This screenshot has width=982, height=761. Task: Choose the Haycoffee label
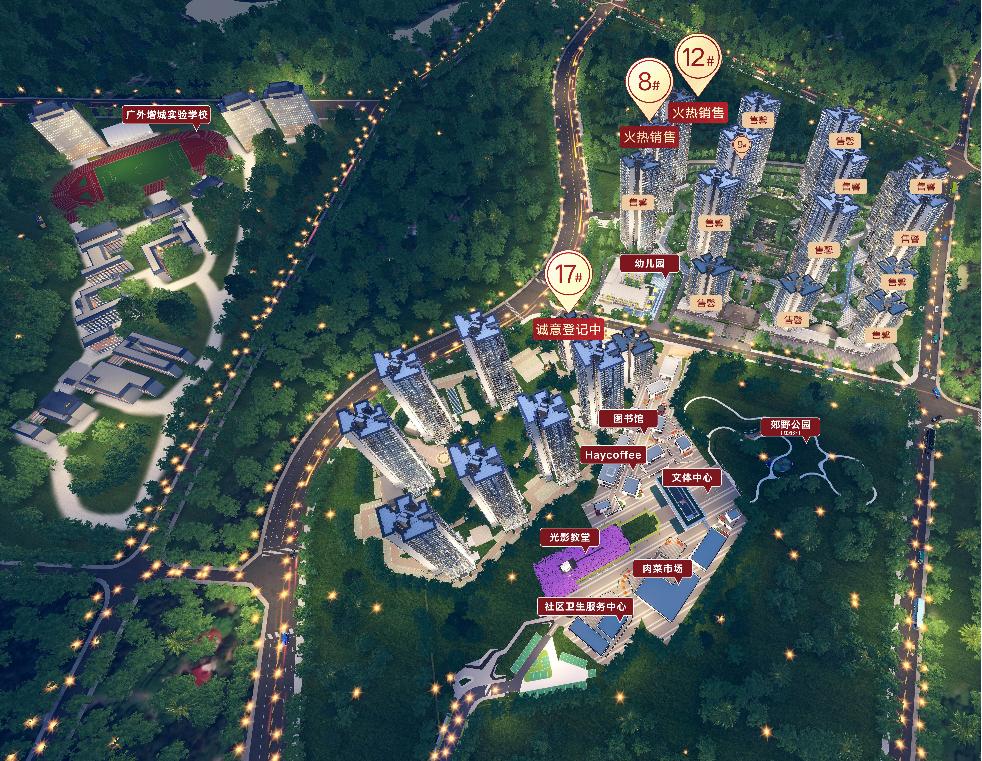(613, 454)
